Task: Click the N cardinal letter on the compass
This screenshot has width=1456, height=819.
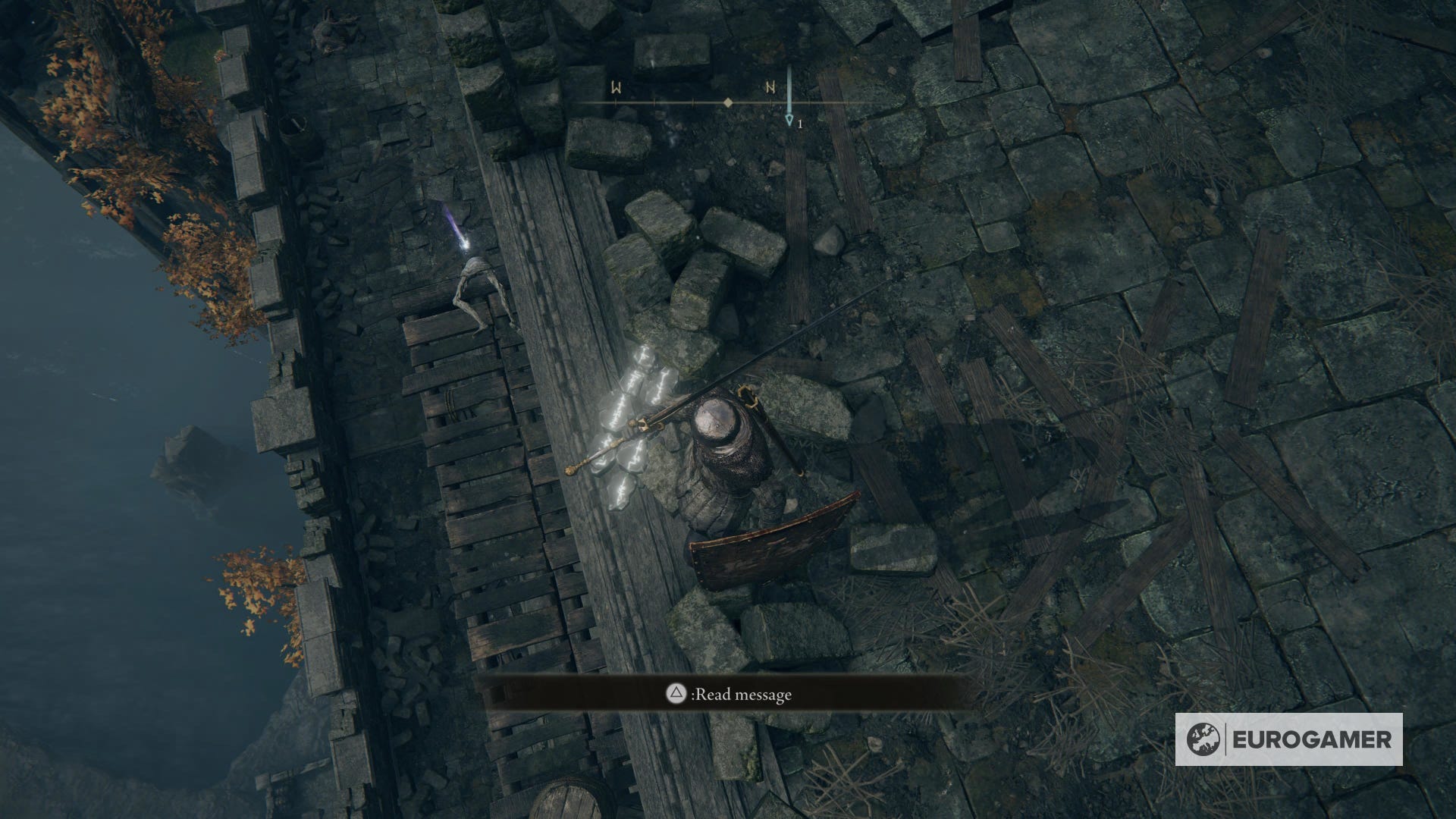Action: 771,87
